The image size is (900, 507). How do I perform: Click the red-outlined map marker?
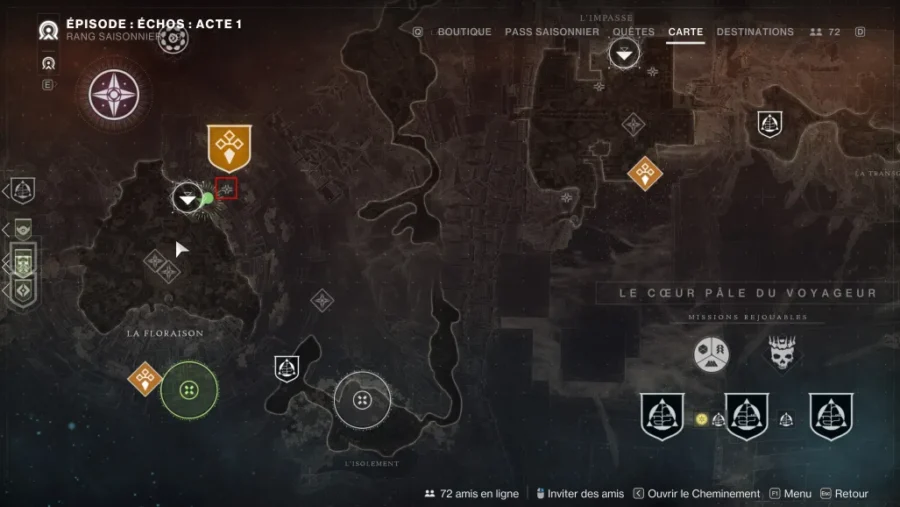pyautogui.click(x=227, y=188)
